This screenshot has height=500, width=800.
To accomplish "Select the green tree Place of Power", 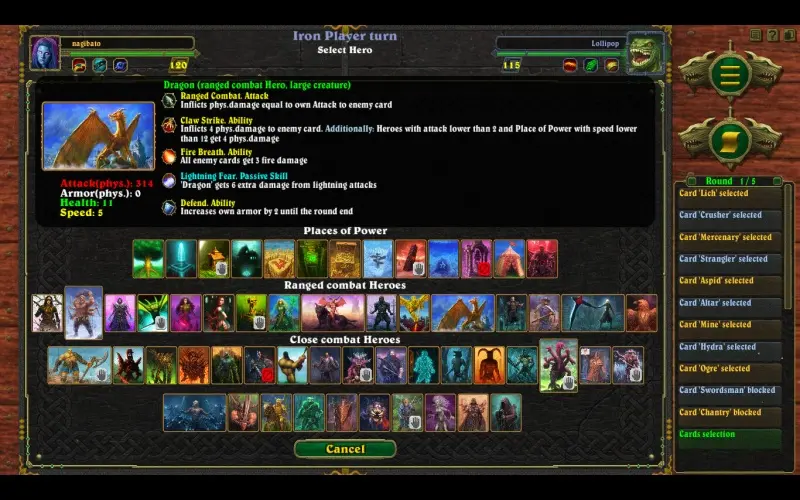I will (148, 259).
